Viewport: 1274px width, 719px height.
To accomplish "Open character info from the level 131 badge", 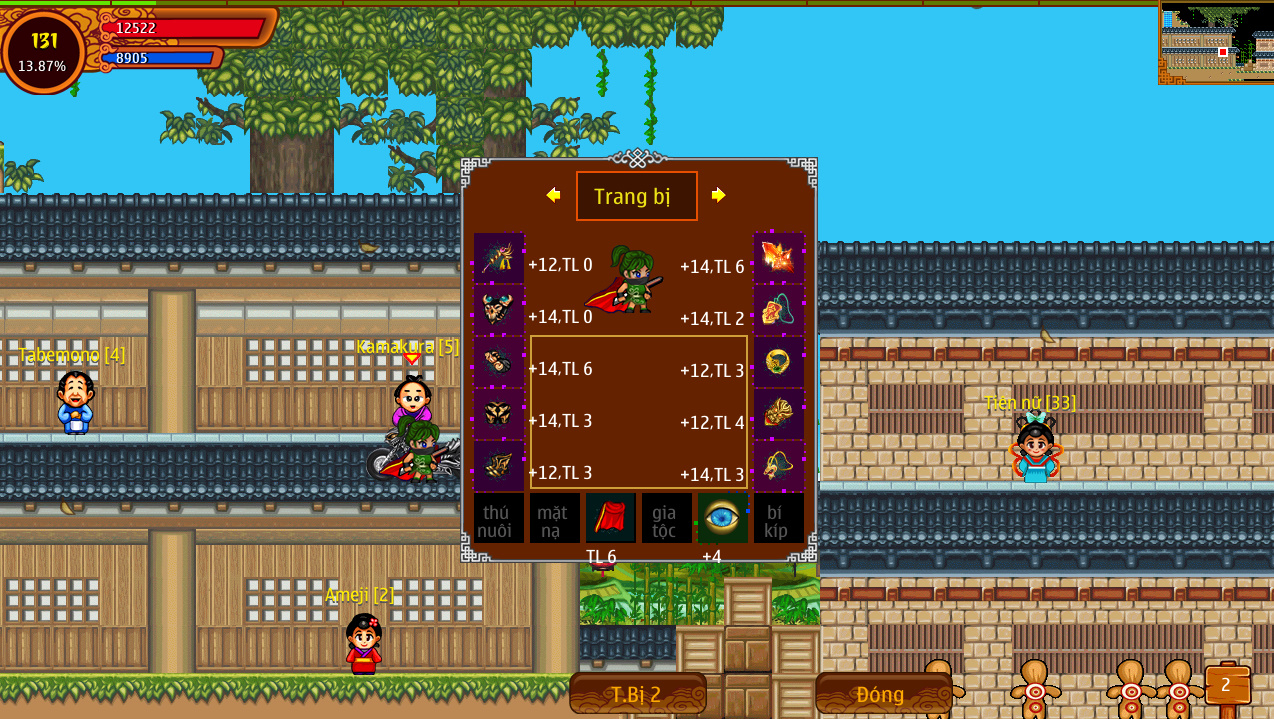I will 43,52.
